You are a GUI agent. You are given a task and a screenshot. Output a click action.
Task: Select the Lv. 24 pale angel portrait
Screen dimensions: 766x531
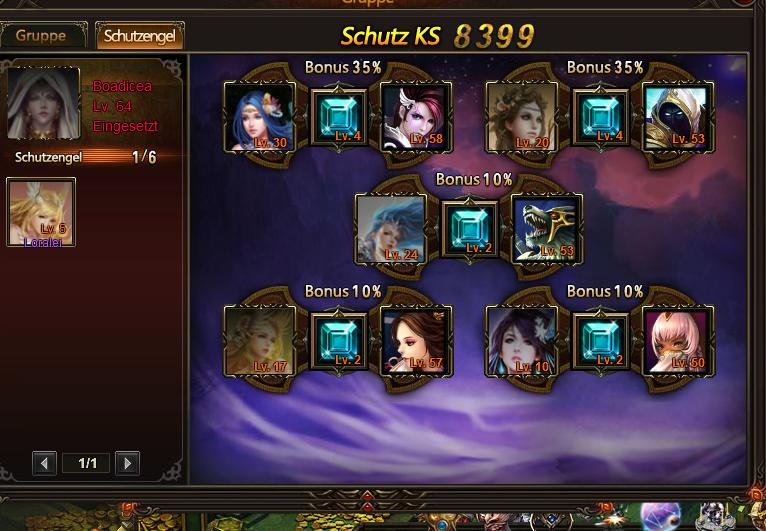tap(390, 229)
